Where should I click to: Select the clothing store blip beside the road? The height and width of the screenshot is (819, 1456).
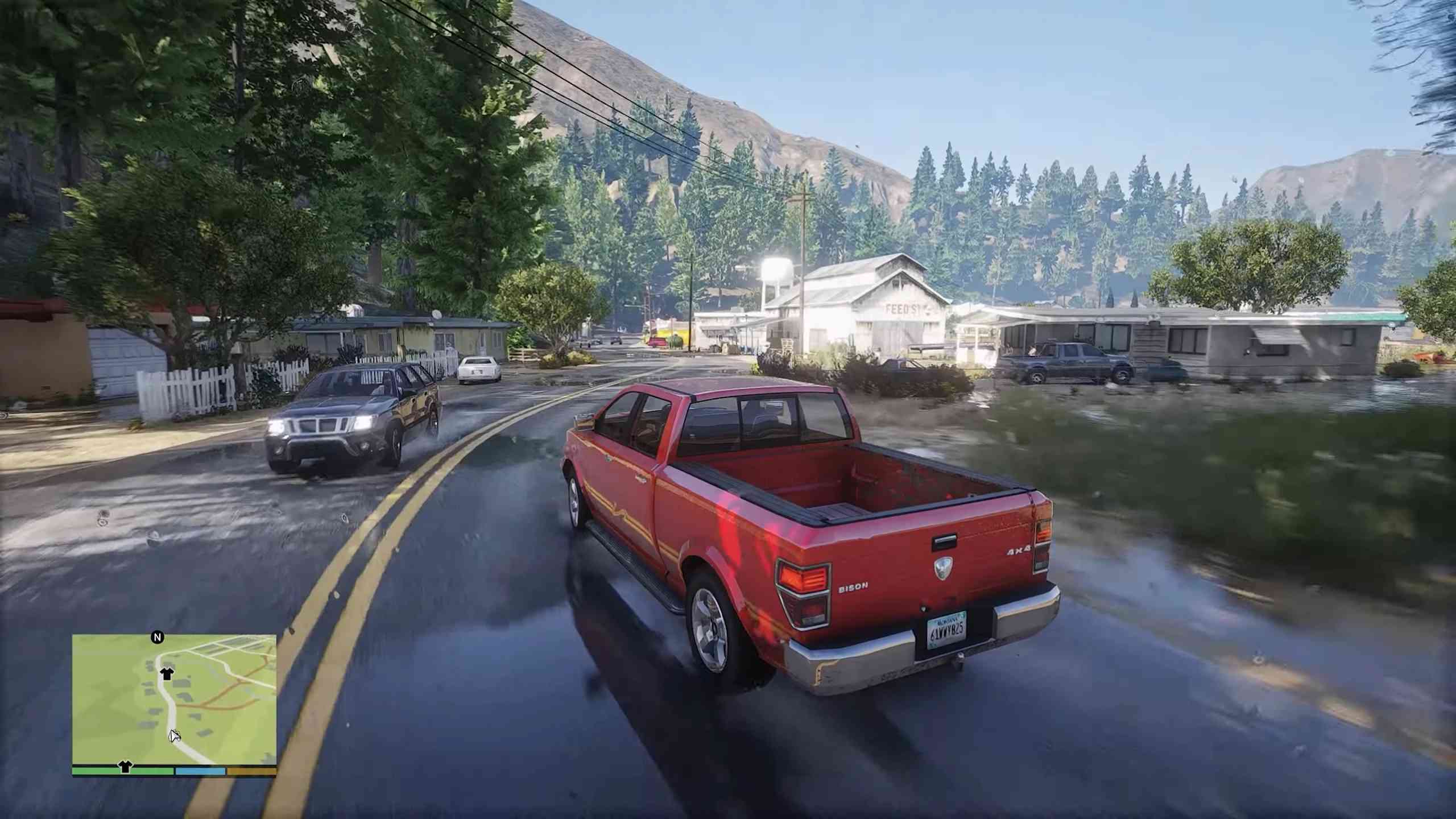[x=167, y=674]
